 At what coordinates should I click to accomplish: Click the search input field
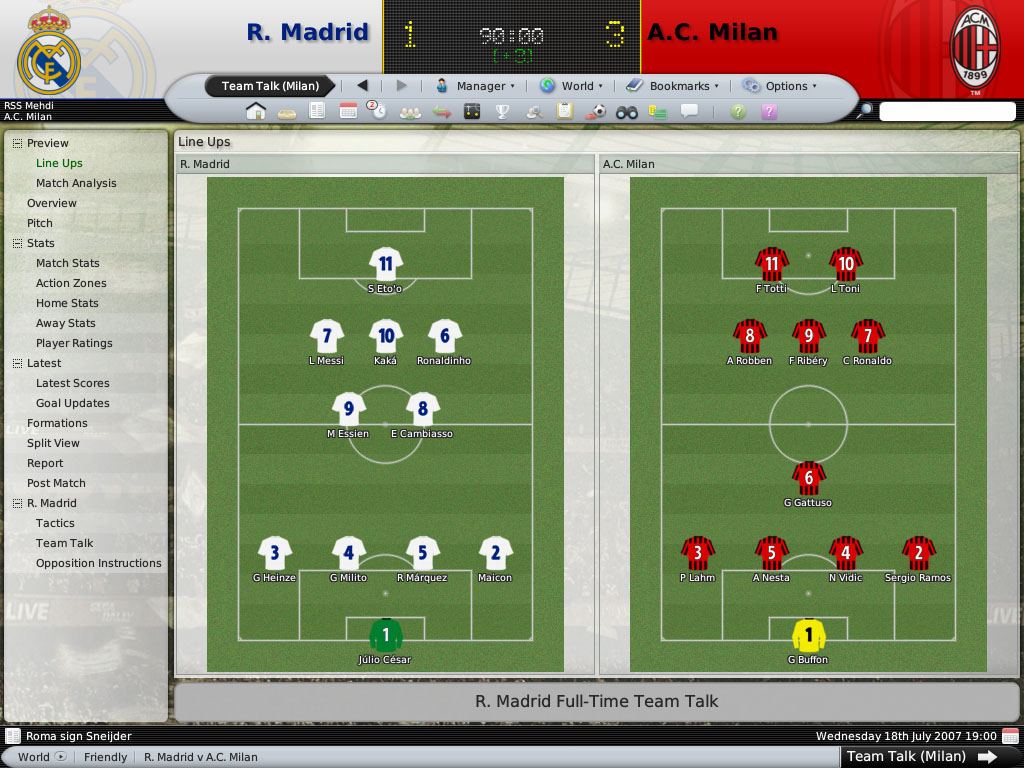946,111
